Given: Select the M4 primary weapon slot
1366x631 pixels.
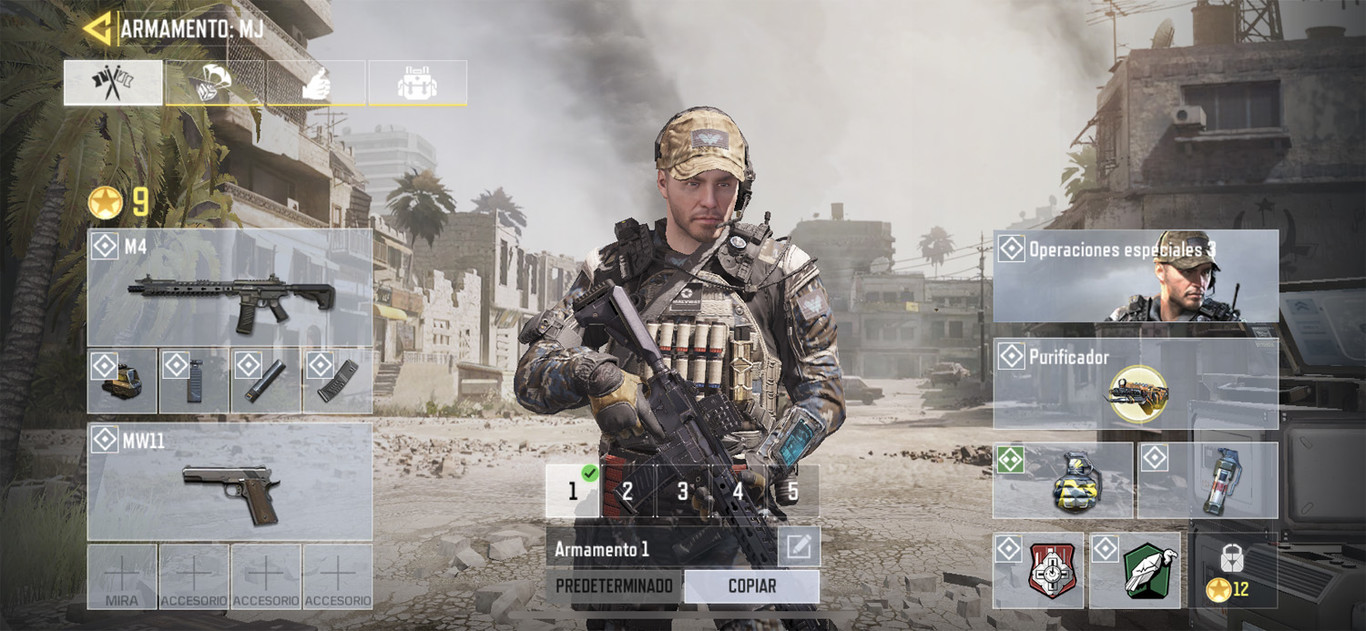Looking at the screenshot, I should (229, 288).
